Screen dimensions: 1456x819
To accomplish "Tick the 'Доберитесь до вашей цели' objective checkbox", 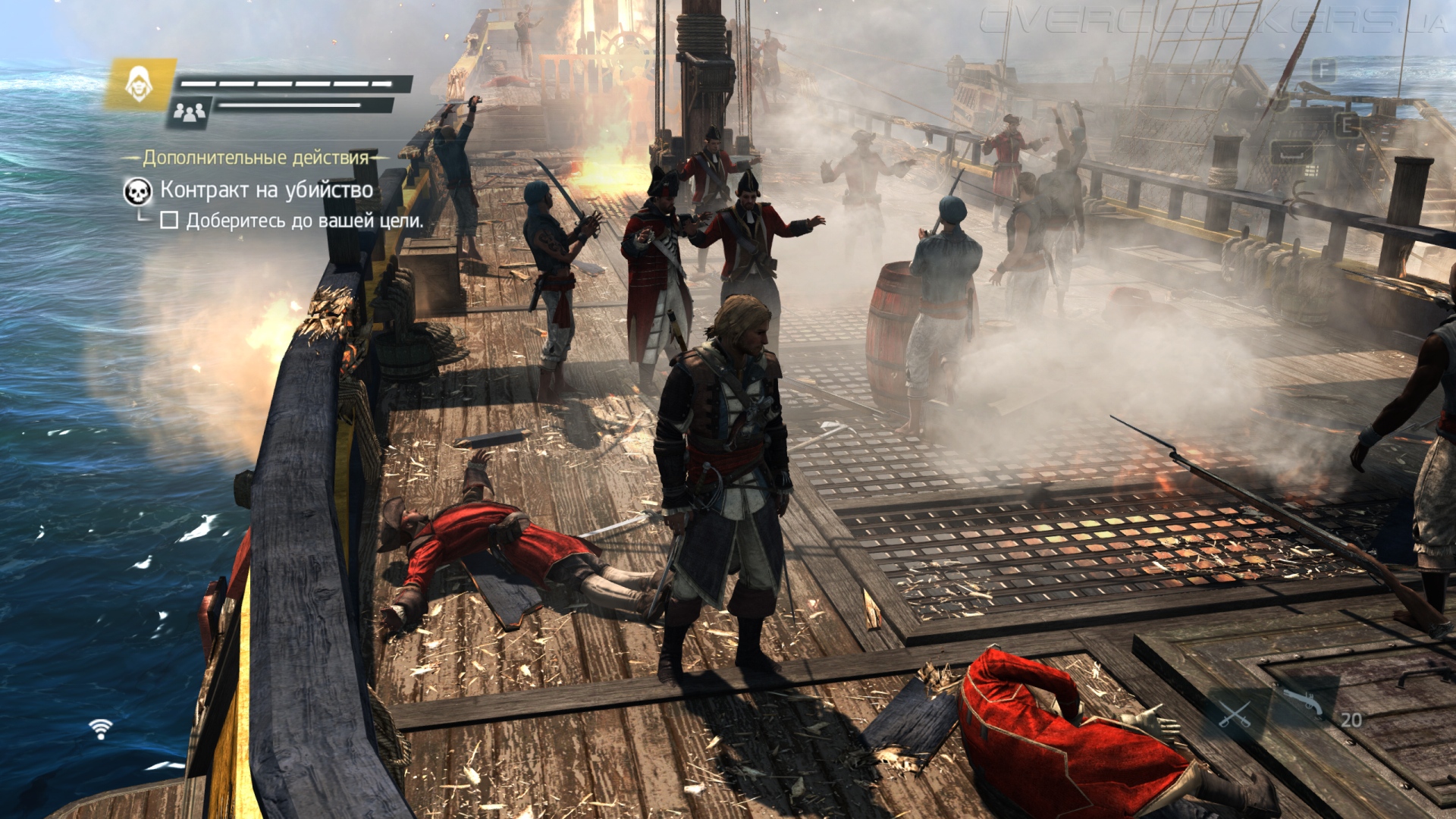I will [169, 221].
